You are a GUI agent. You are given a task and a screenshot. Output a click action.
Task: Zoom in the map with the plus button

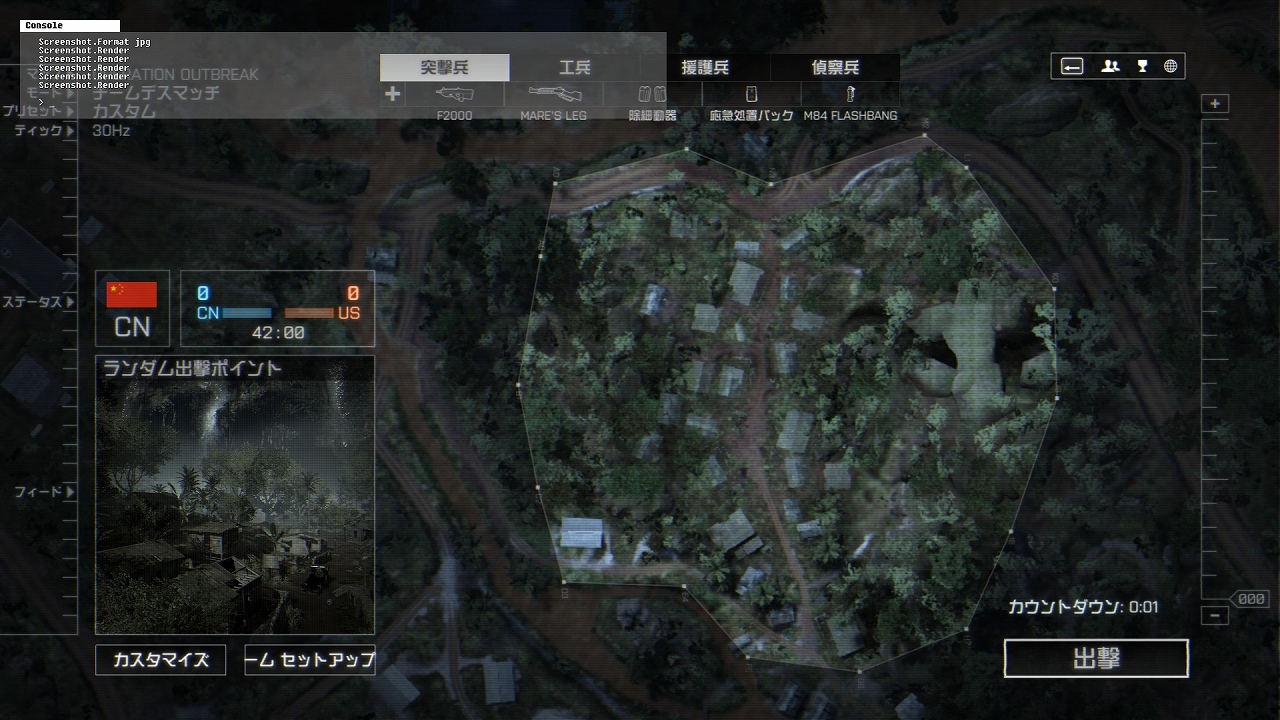(1215, 104)
